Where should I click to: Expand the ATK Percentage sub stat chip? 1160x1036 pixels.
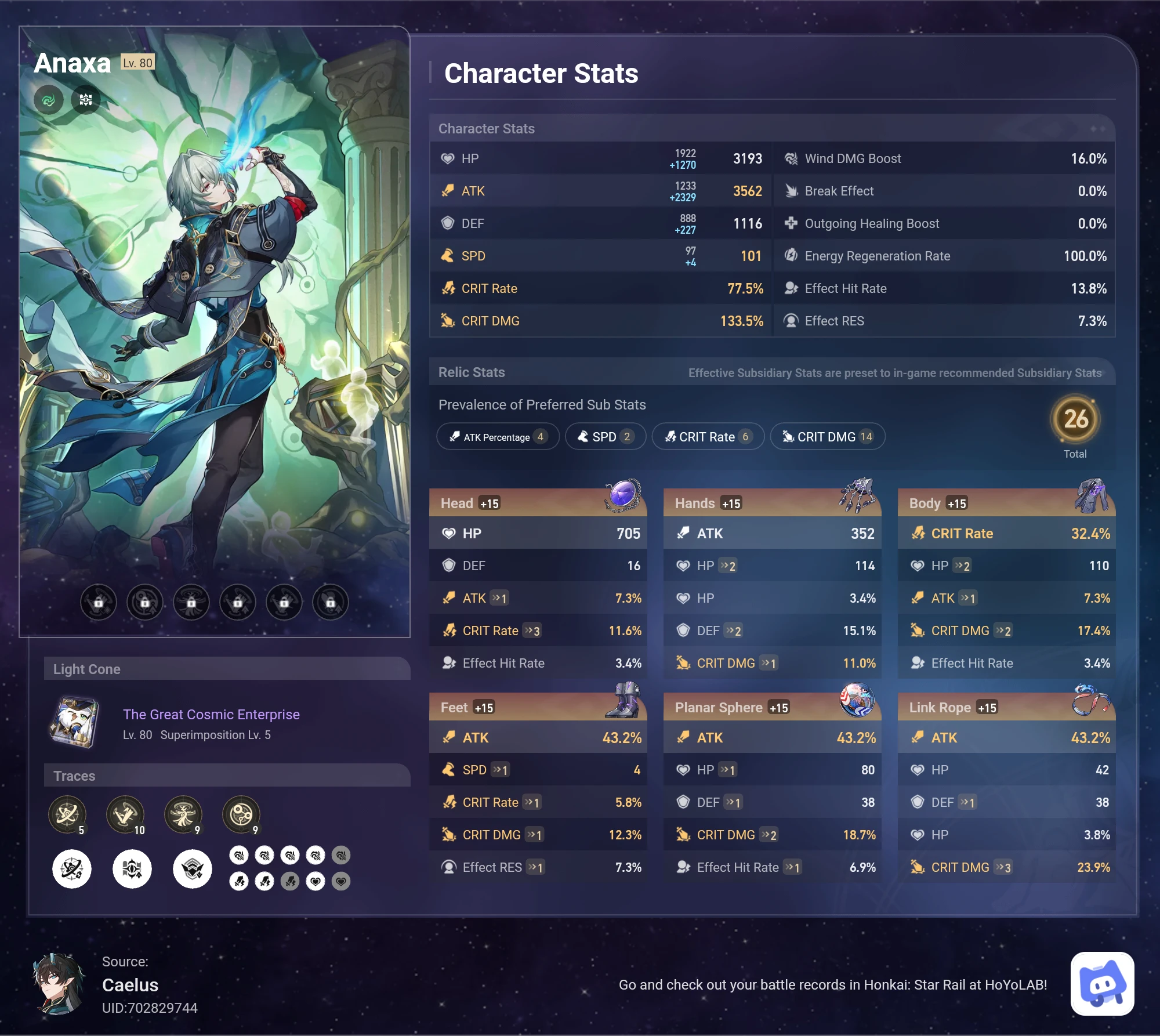[x=498, y=437]
